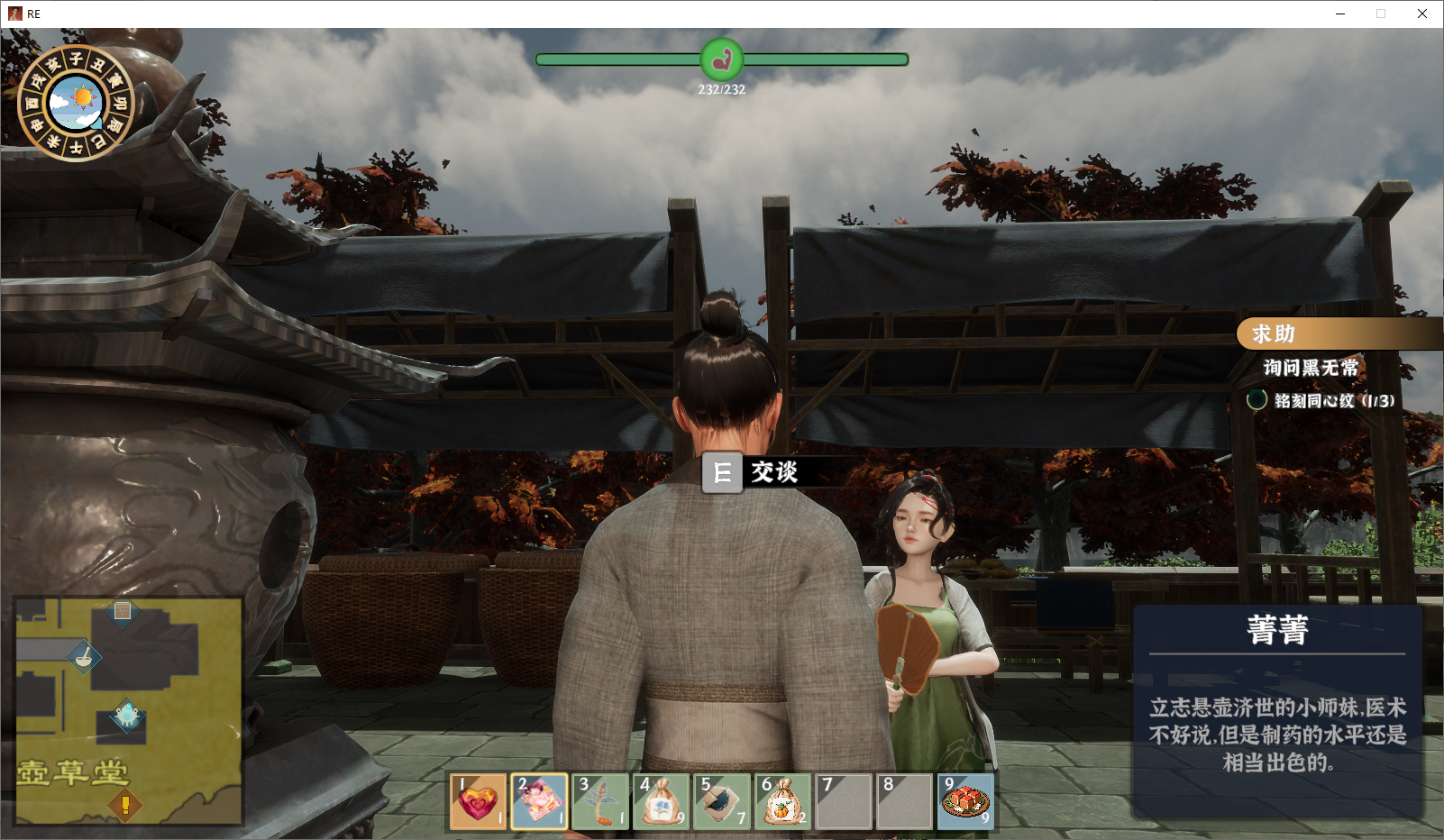Screen dimensions: 1444x840
Task: Minimize the RE game window
Action: tap(1340, 14)
